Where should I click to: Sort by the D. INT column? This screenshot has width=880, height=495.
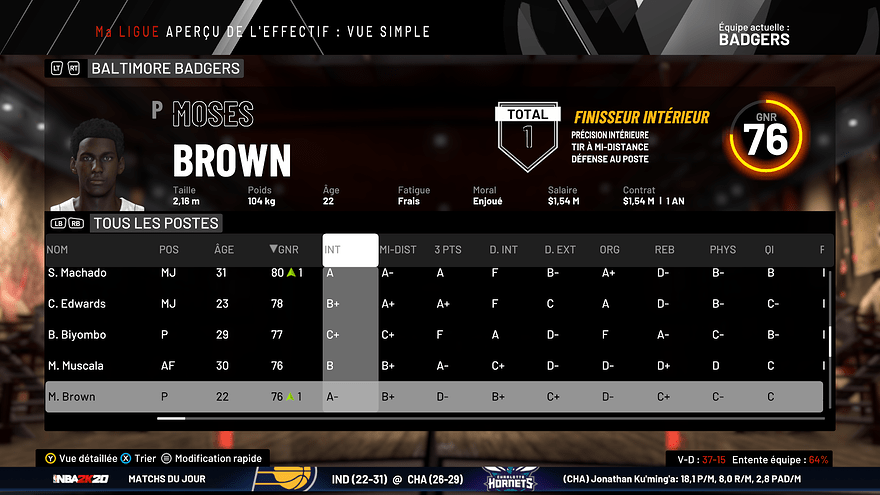(504, 249)
